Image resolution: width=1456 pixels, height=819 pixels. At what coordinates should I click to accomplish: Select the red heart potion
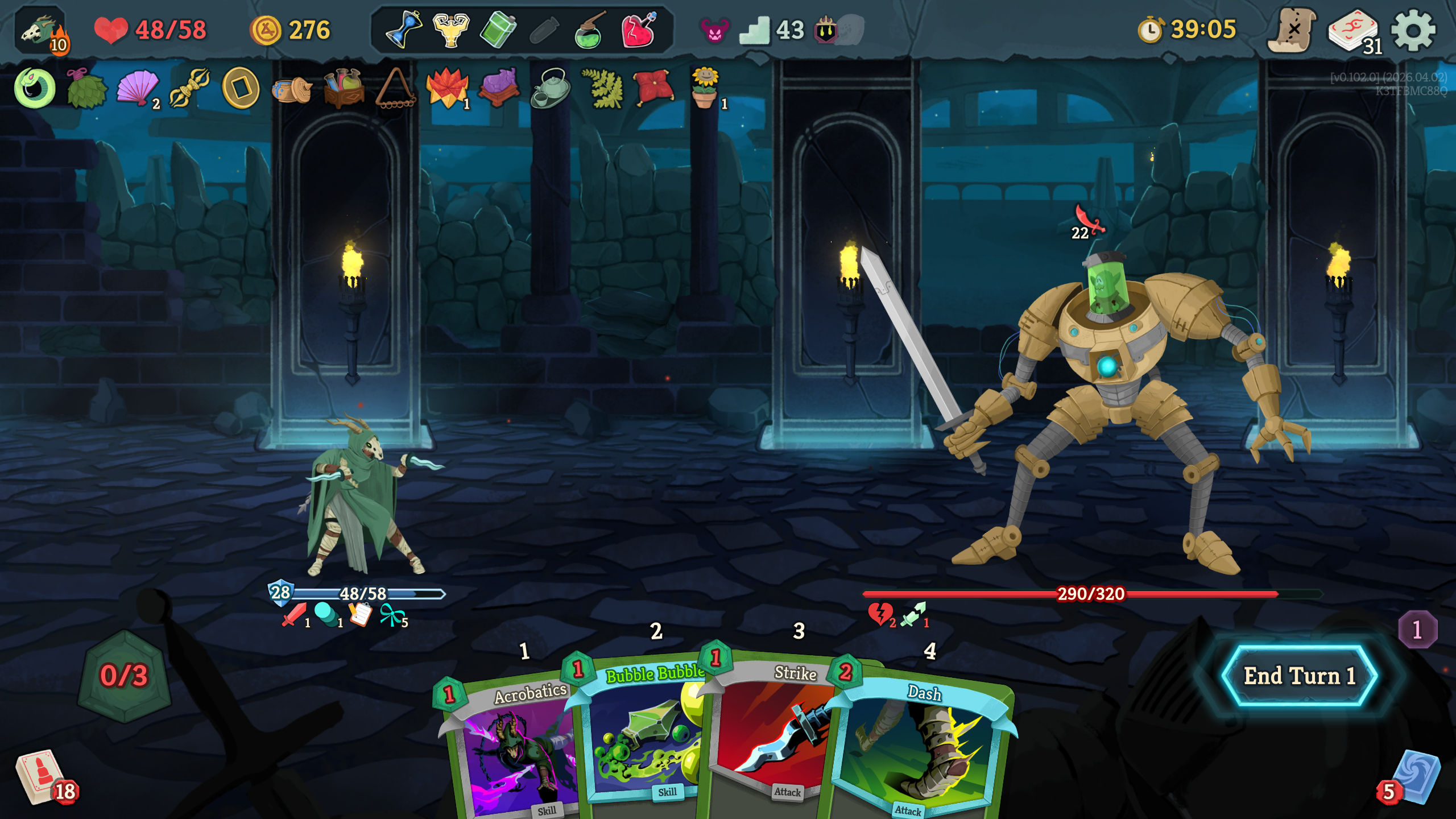[x=638, y=30]
